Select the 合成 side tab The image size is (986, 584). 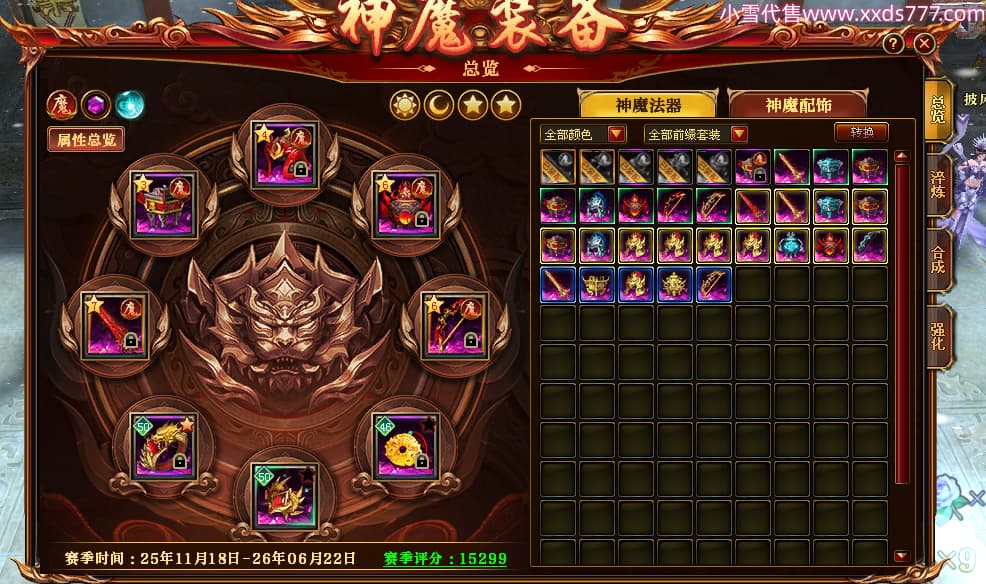coord(938,258)
